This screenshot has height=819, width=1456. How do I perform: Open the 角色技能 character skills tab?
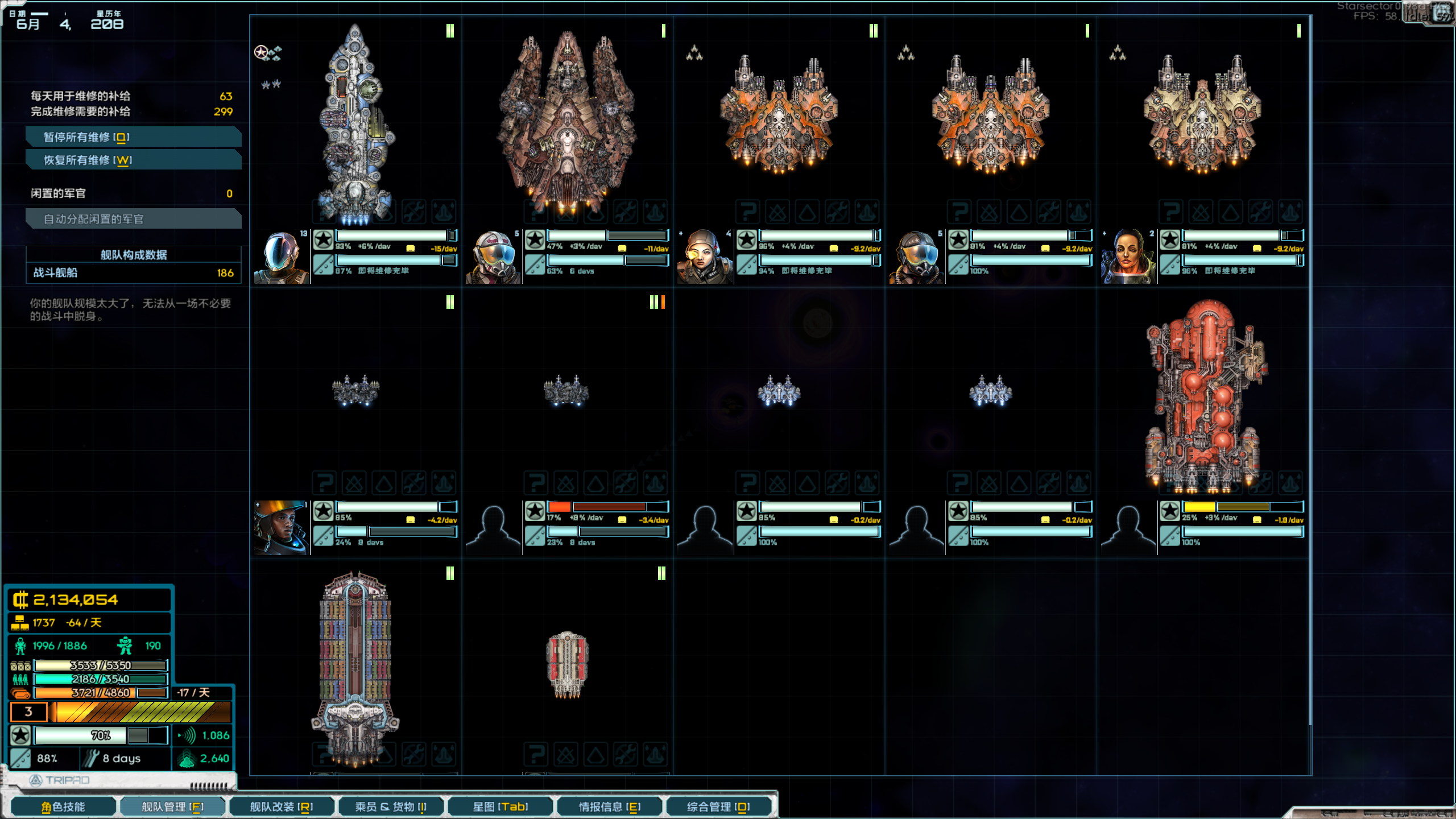click(63, 806)
